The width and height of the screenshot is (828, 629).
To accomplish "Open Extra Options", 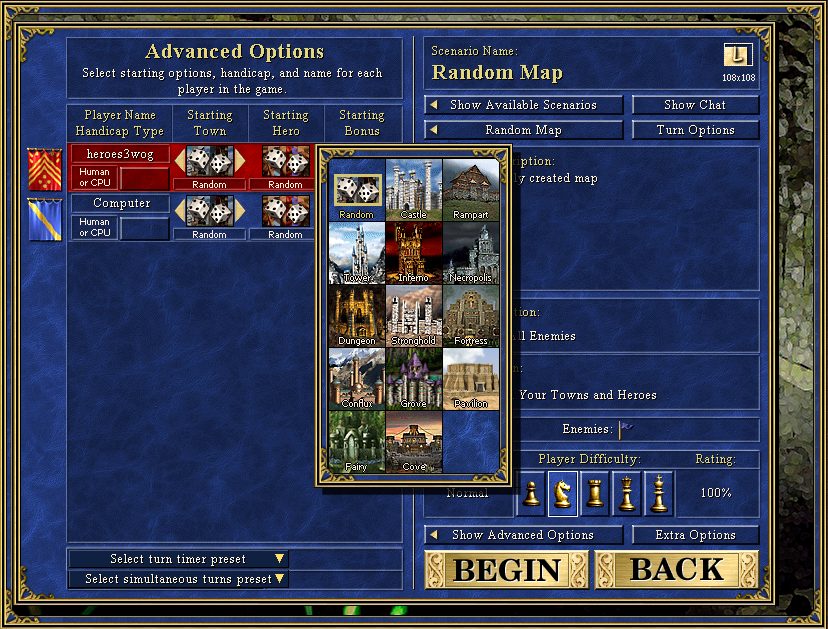I will pos(695,535).
